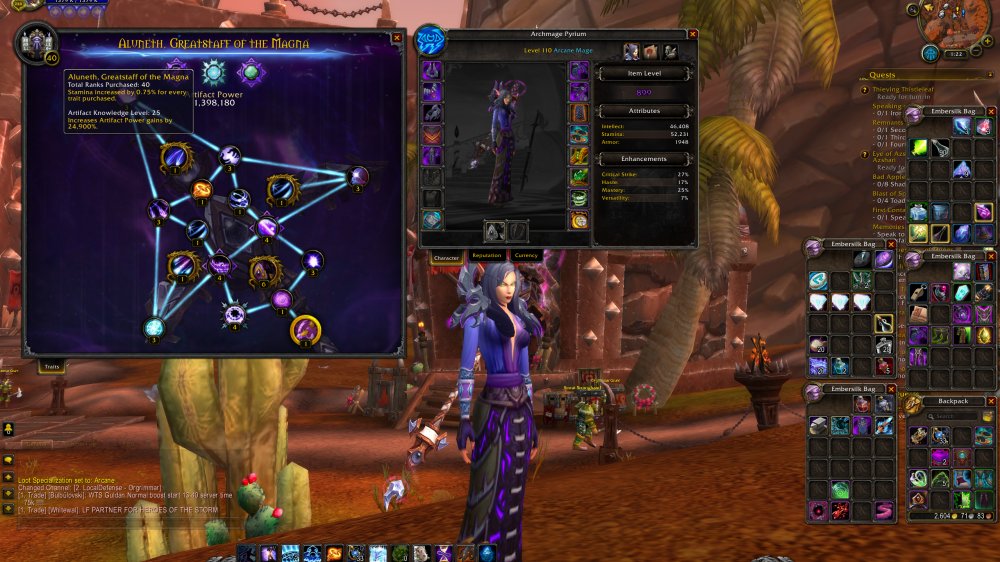The image size is (1000, 562).
Task: Collapse the Quests tracker header
Action: point(991,74)
